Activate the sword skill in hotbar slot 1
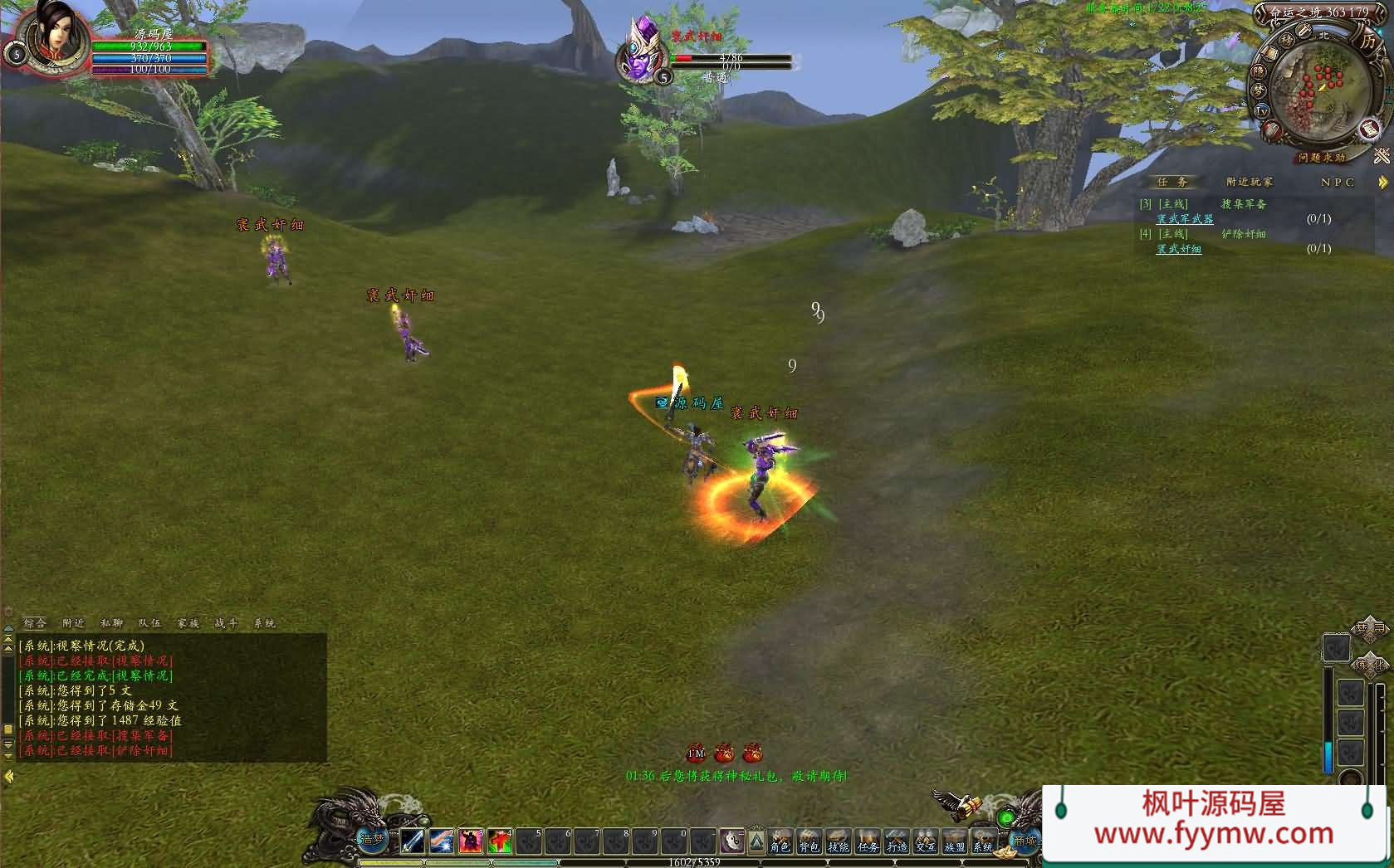 pyautogui.click(x=413, y=841)
